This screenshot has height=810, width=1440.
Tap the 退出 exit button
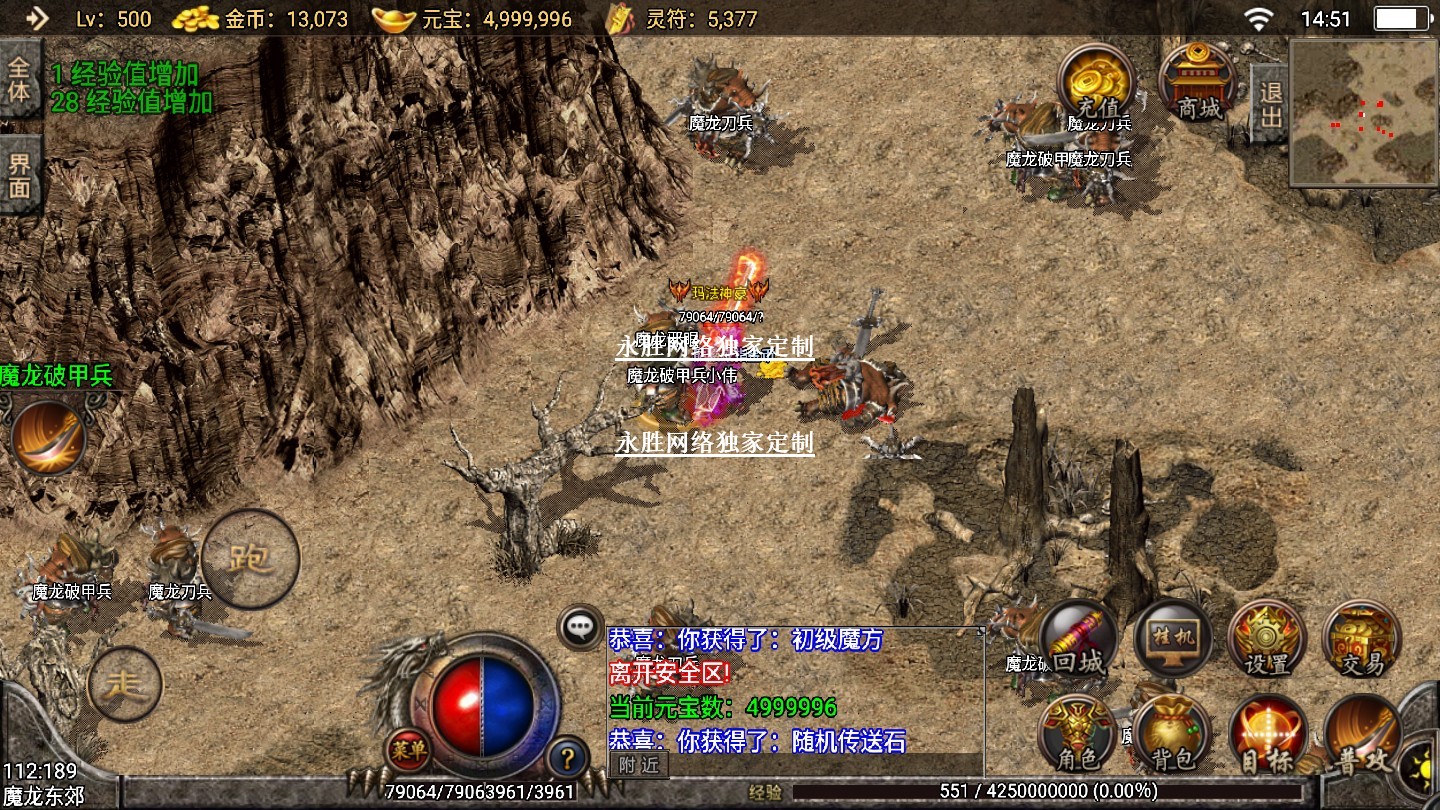coord(1270,104)
